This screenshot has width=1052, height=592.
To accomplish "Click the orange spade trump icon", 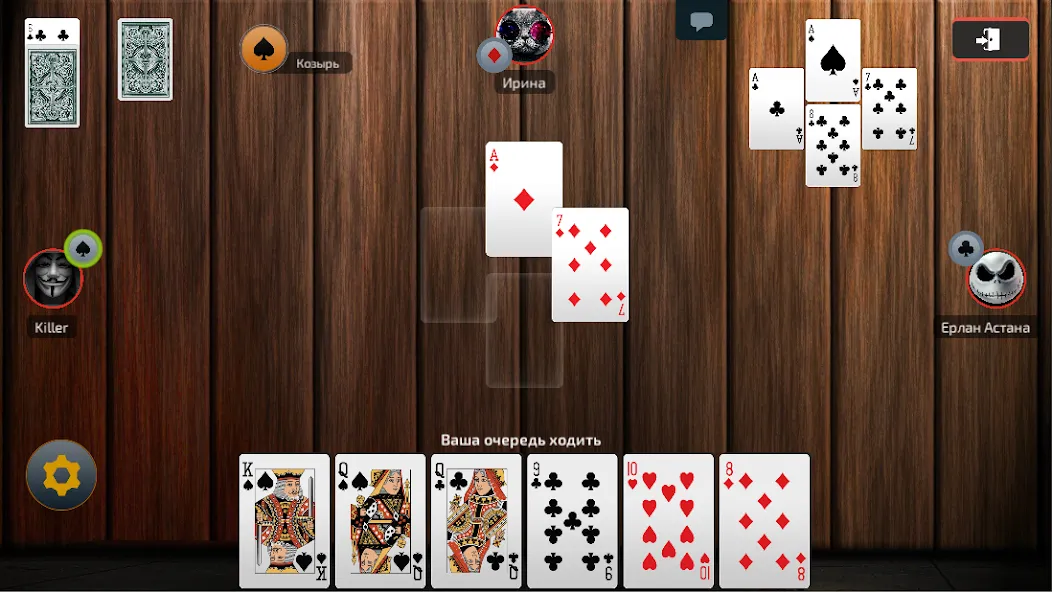I will click(x=264, y=49).
